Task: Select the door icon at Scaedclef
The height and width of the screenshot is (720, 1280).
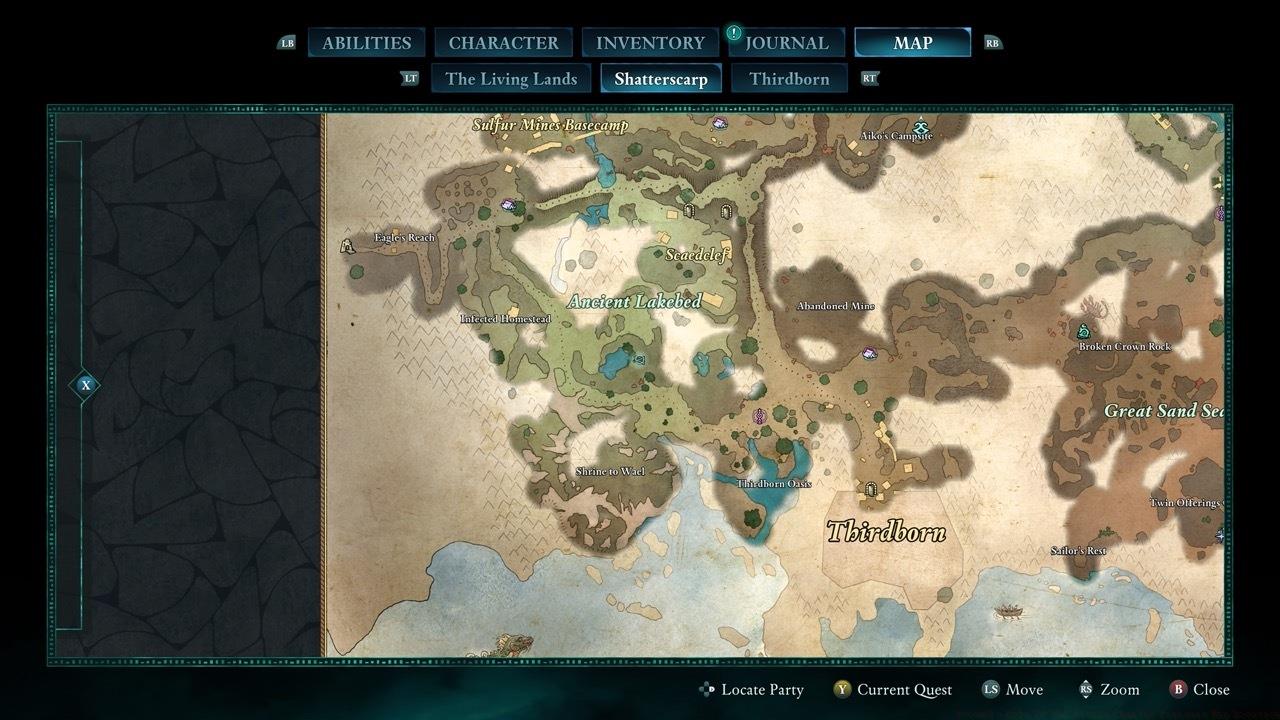Action: (x=689, y=211)
